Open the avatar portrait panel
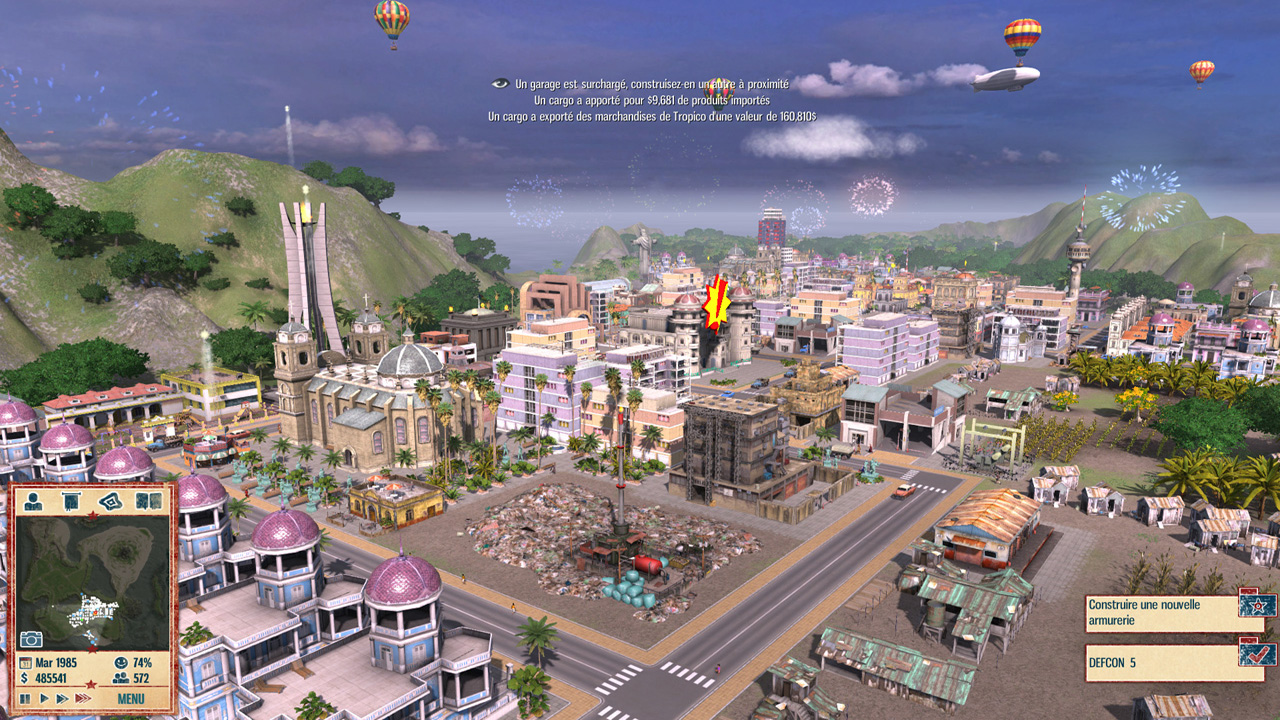This screenshot has height=720, width=1280. pos(34,501)
